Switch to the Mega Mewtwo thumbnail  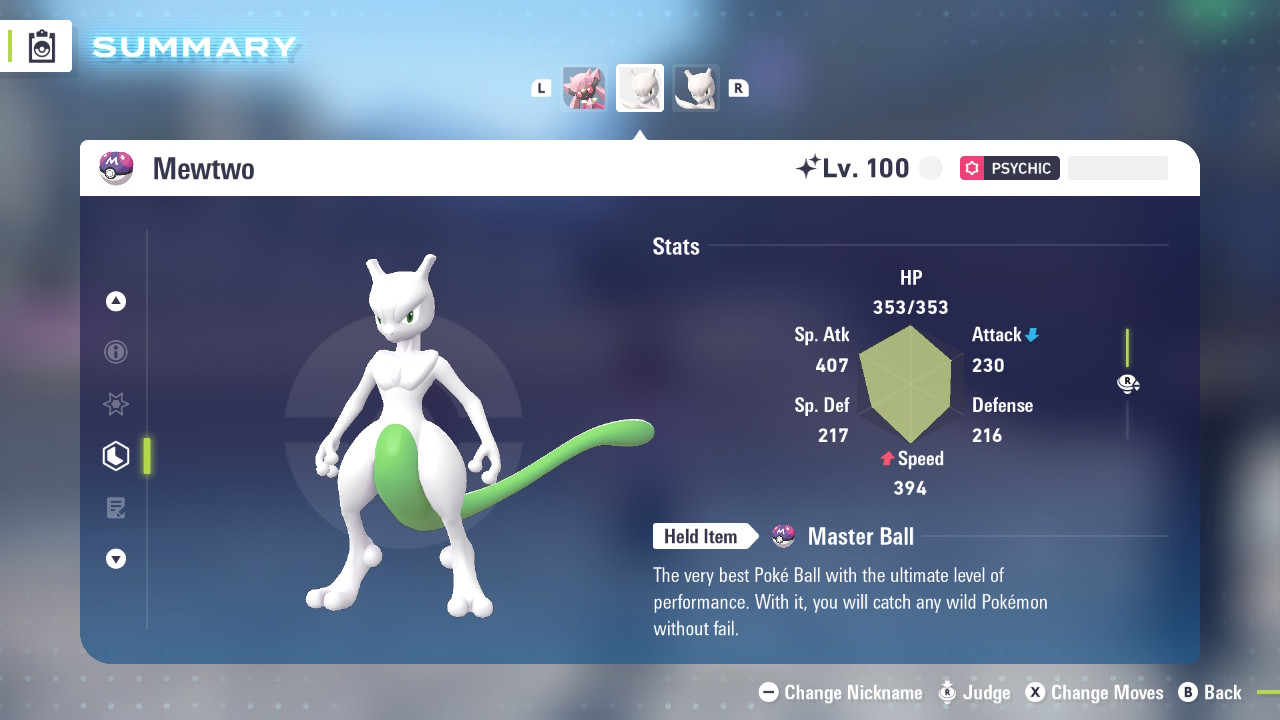coord(695,88)
